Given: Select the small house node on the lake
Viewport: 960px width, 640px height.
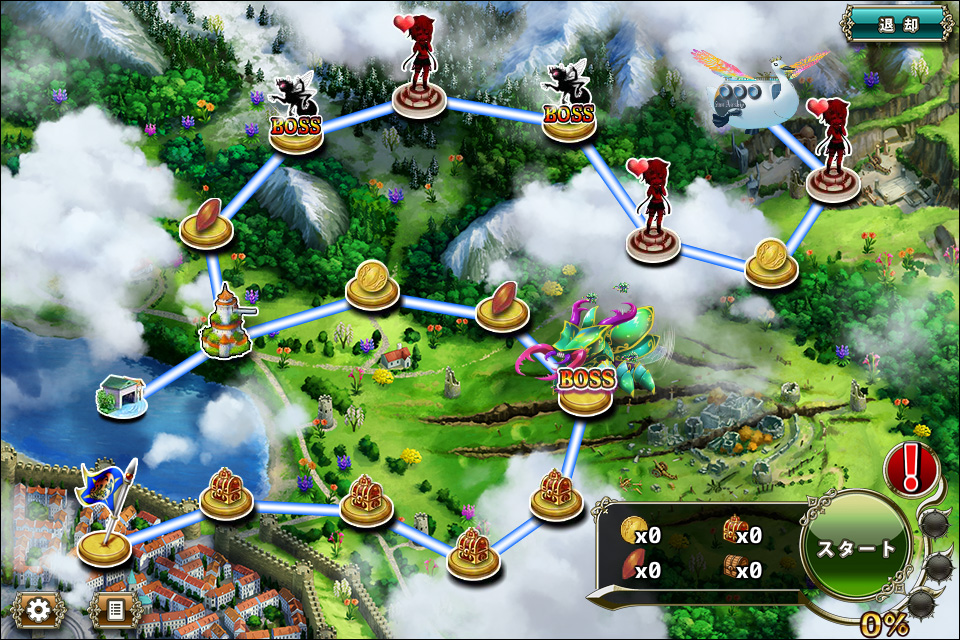Looking at the screenshot, I should click(x=122, y=395).
